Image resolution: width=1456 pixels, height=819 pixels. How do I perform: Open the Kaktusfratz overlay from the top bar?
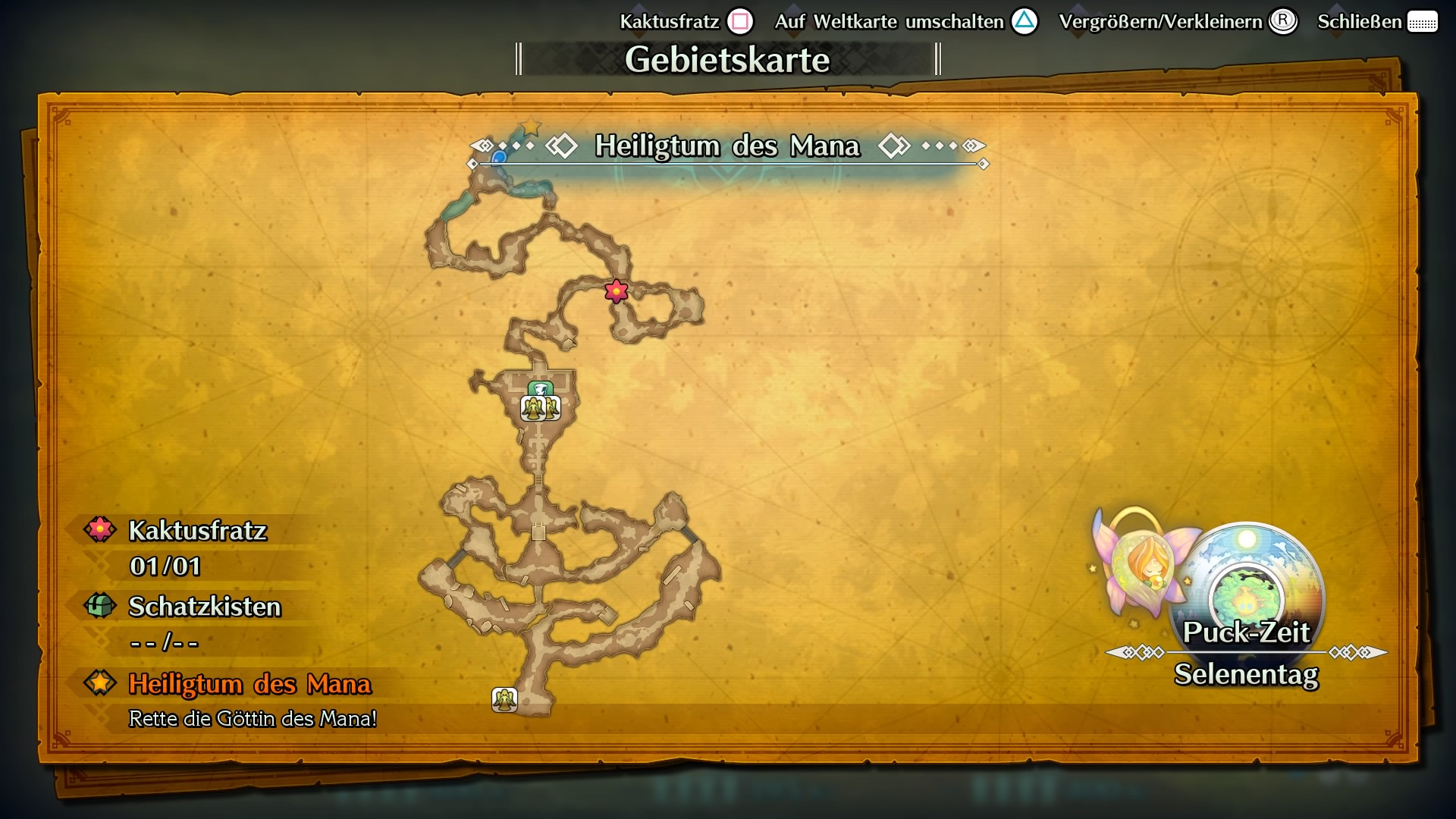pos(670,21)
